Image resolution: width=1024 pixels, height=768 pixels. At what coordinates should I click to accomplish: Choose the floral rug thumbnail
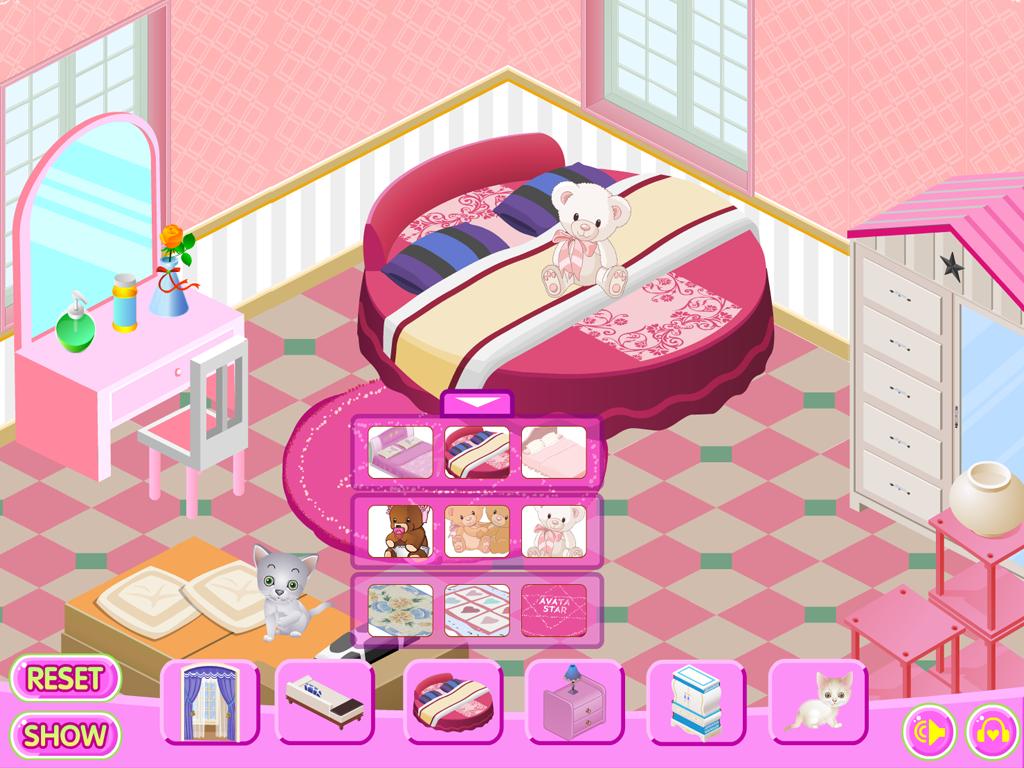coord(400,609)
